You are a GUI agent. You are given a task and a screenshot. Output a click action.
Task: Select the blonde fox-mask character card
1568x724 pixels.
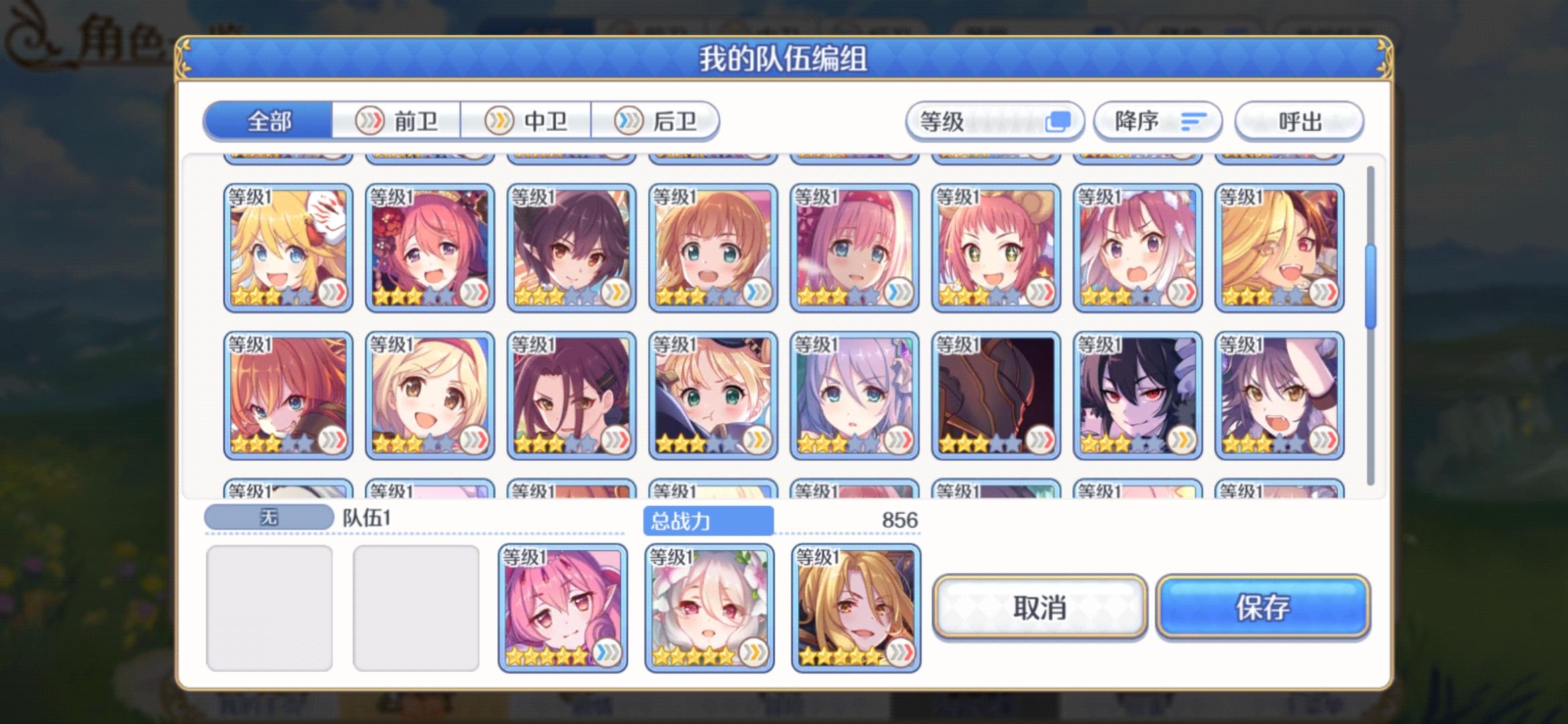click(287, 248)
